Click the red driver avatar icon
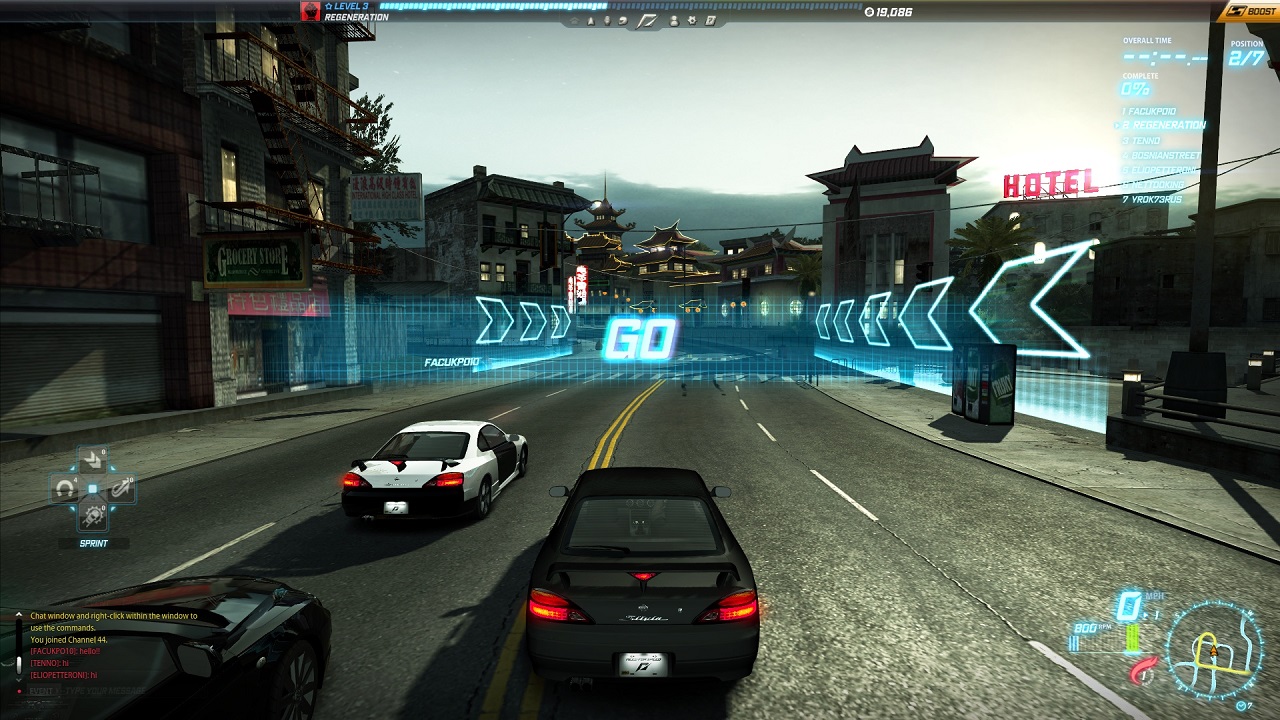This screenshot has width=1280, height=720. [x=311, y=11]
